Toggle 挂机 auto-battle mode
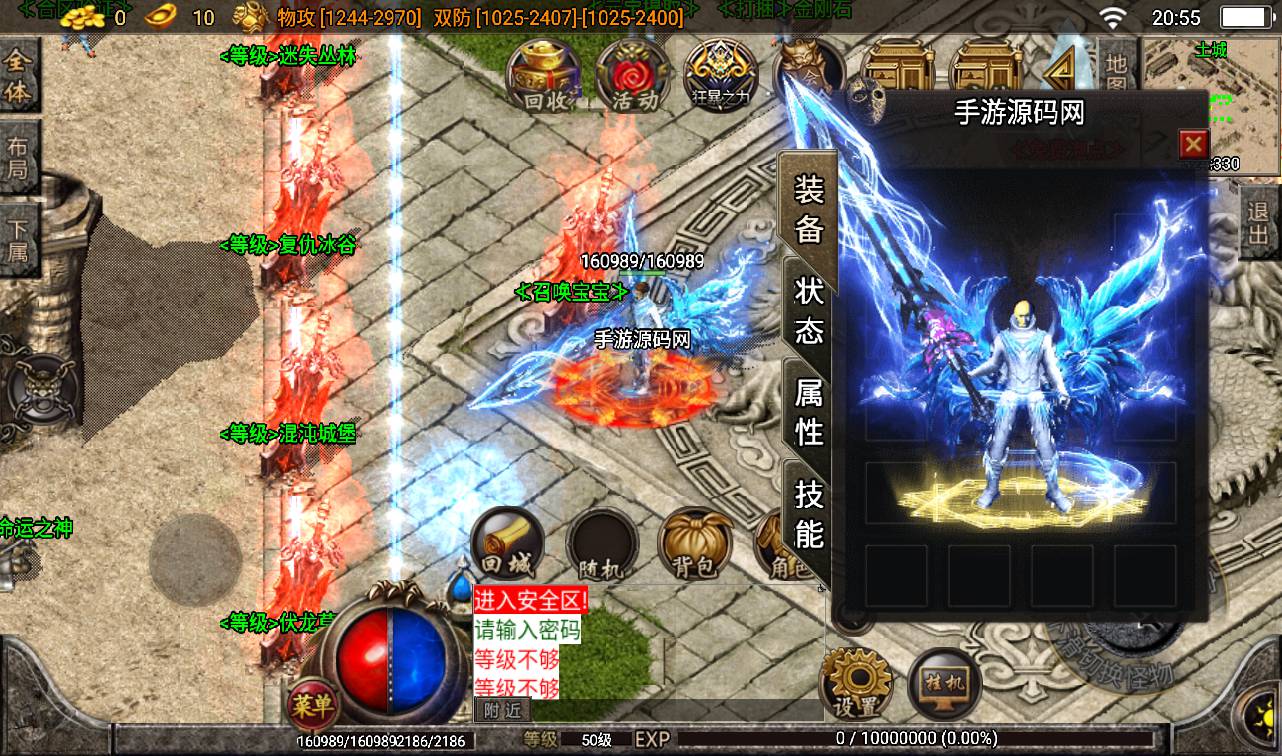The height and width of the screenshot is (756, 1282). click(x=943, y=683)
